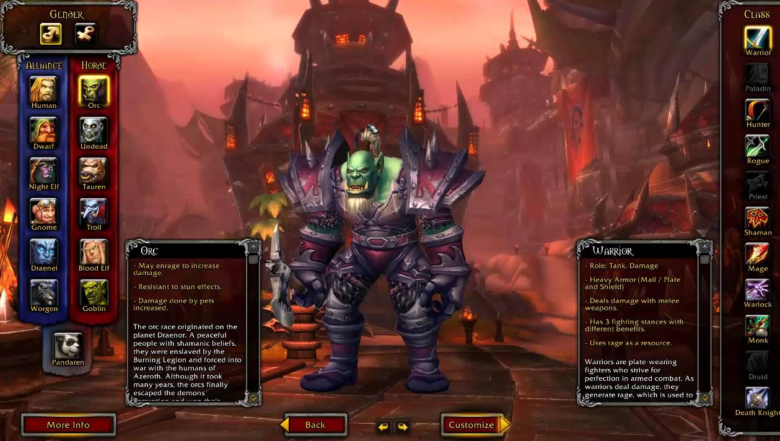Image resolution: width=780 pixels, height=441 pixels.
Task: Select the Hunter class icon
Action: (757, 109)
